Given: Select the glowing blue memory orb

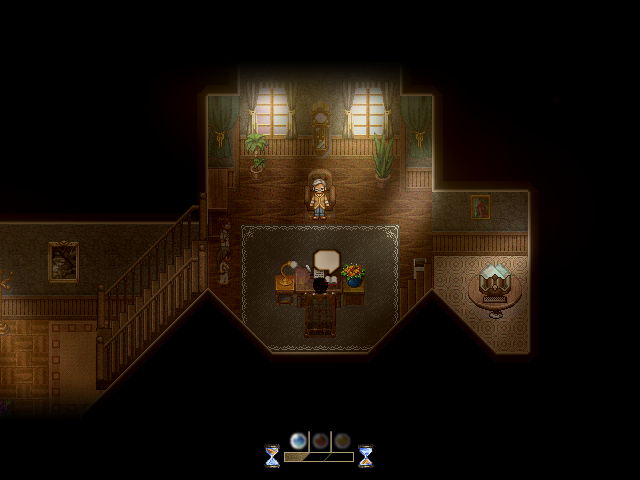Looking at the screenshot, I should click(298, 440).
